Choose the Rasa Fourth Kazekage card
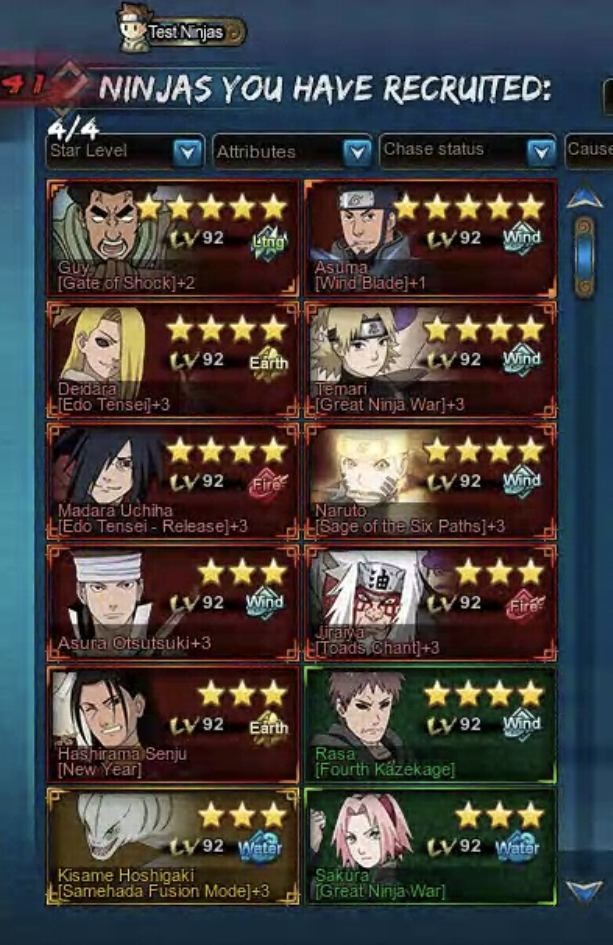Image resolution: width=613 pixels, height=945 pixels. tap(430, 725)
